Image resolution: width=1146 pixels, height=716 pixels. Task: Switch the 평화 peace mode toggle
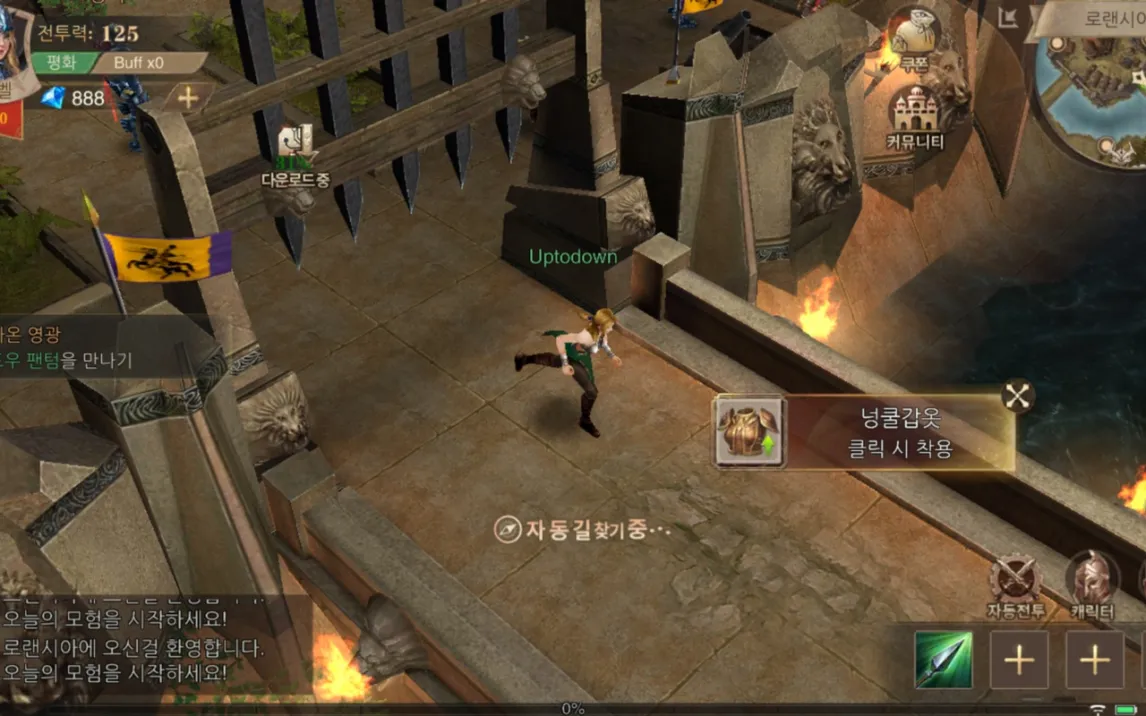[64, 62]
